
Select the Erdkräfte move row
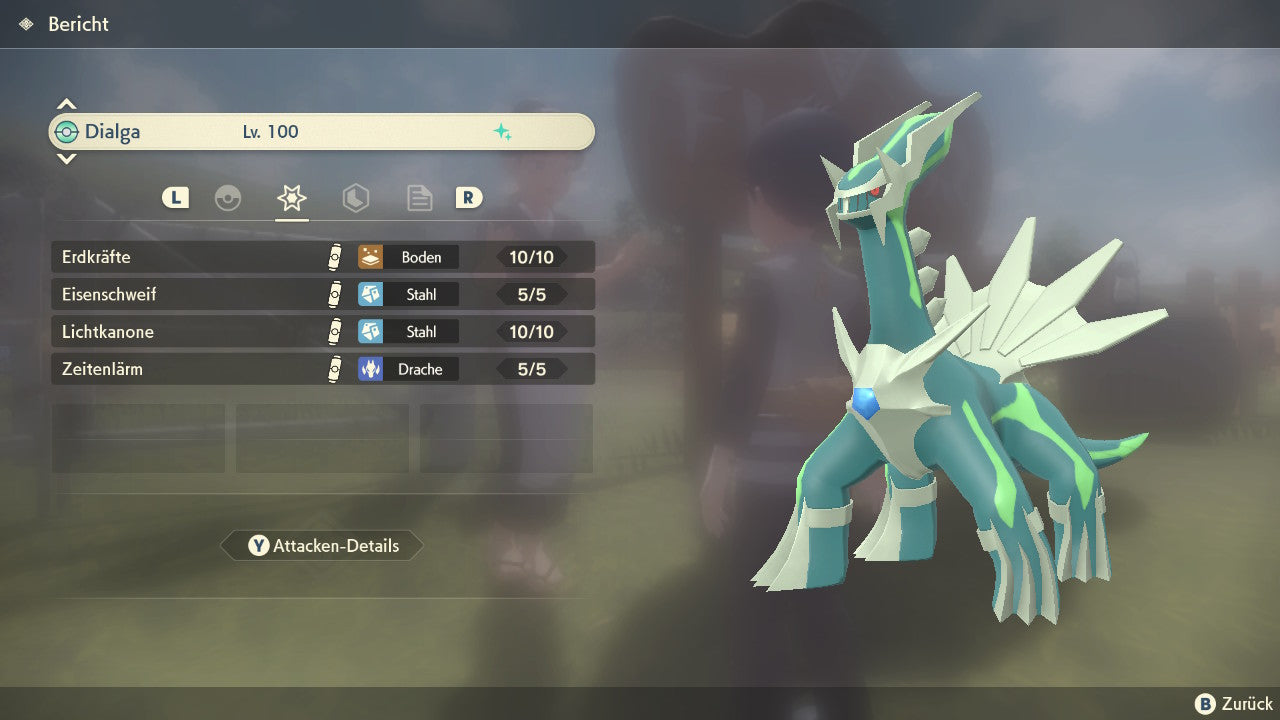tap(322, 257)
